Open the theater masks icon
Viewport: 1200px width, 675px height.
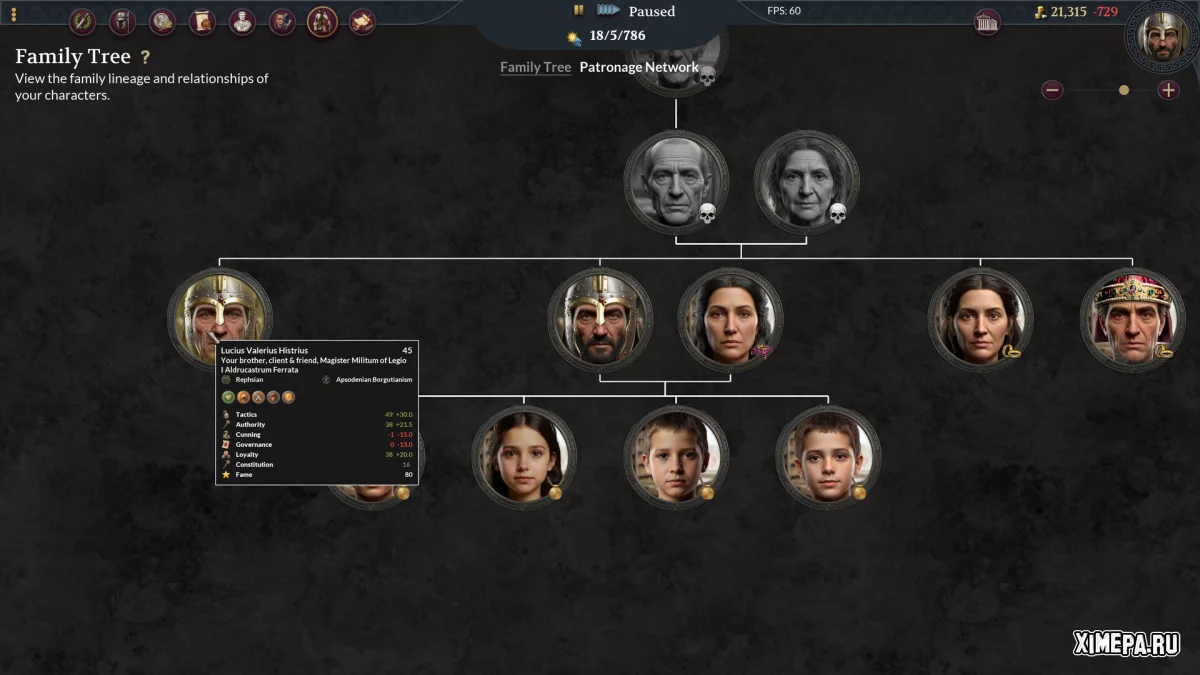(x=282, y=21)
